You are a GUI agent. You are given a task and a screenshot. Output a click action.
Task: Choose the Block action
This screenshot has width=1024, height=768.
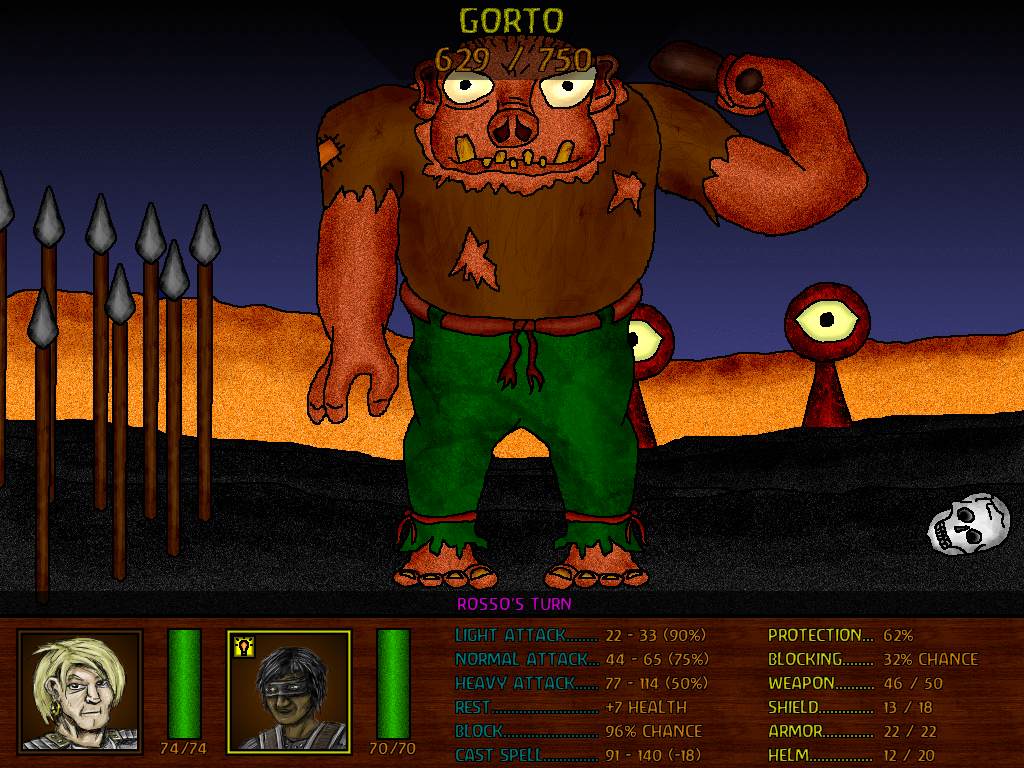click(578, 731)
